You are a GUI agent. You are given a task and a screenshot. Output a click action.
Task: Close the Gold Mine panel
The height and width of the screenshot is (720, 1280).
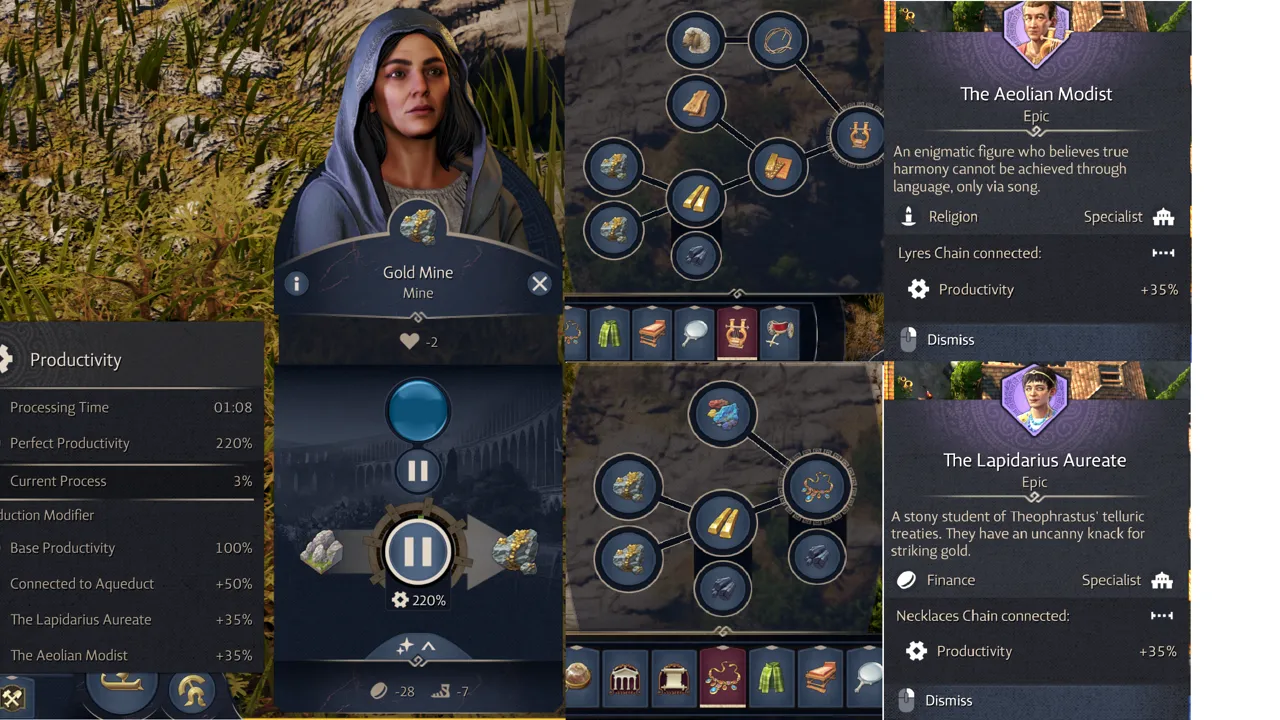coord(539,284)
